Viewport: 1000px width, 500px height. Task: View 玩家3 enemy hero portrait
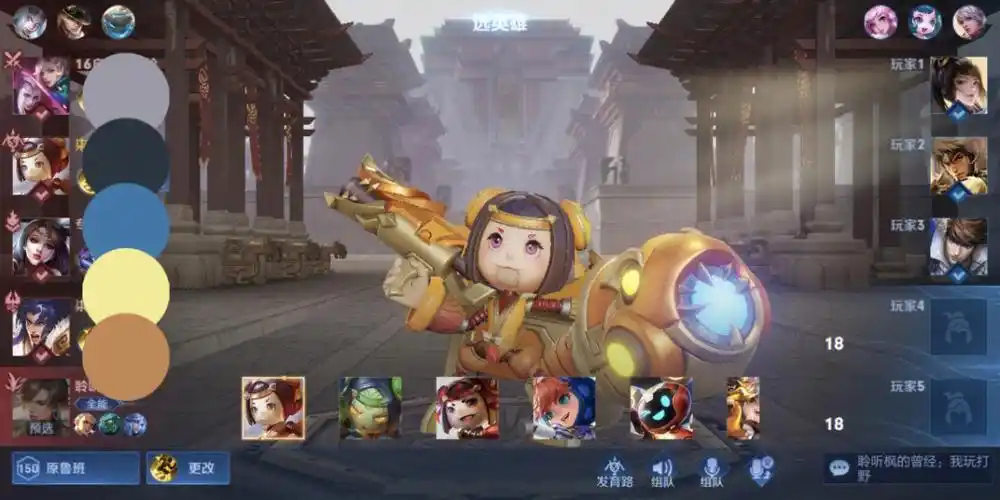pos(958,246)
